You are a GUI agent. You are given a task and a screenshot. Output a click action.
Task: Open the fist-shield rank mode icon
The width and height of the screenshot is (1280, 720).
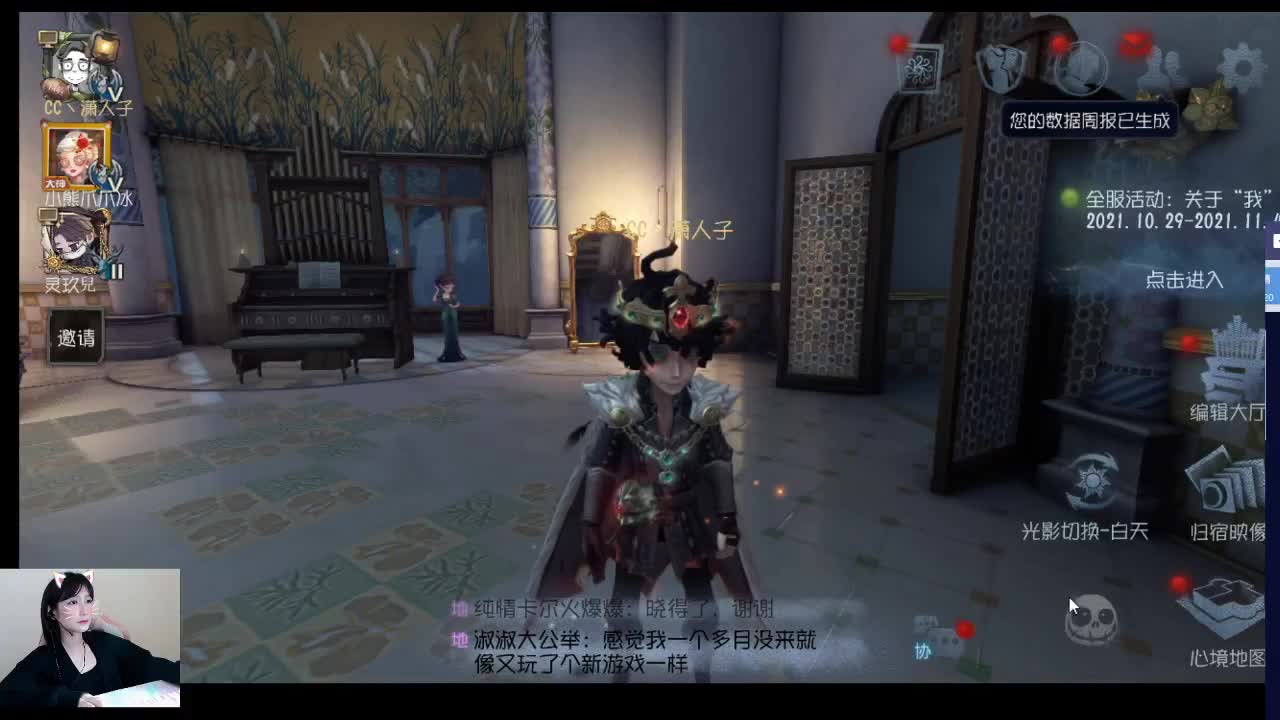point(1000,68)
